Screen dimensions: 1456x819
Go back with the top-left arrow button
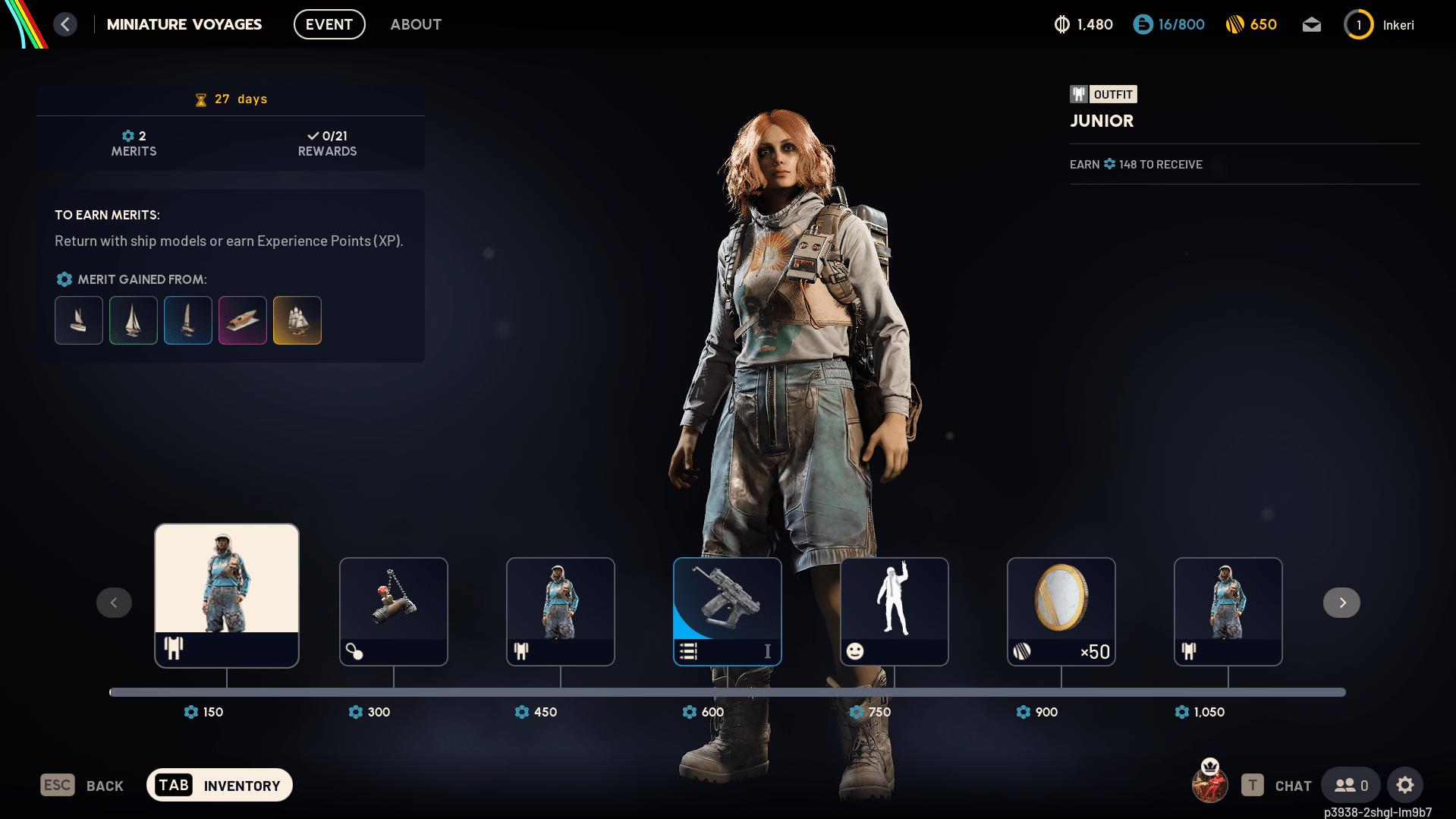[x=65, y=24]
